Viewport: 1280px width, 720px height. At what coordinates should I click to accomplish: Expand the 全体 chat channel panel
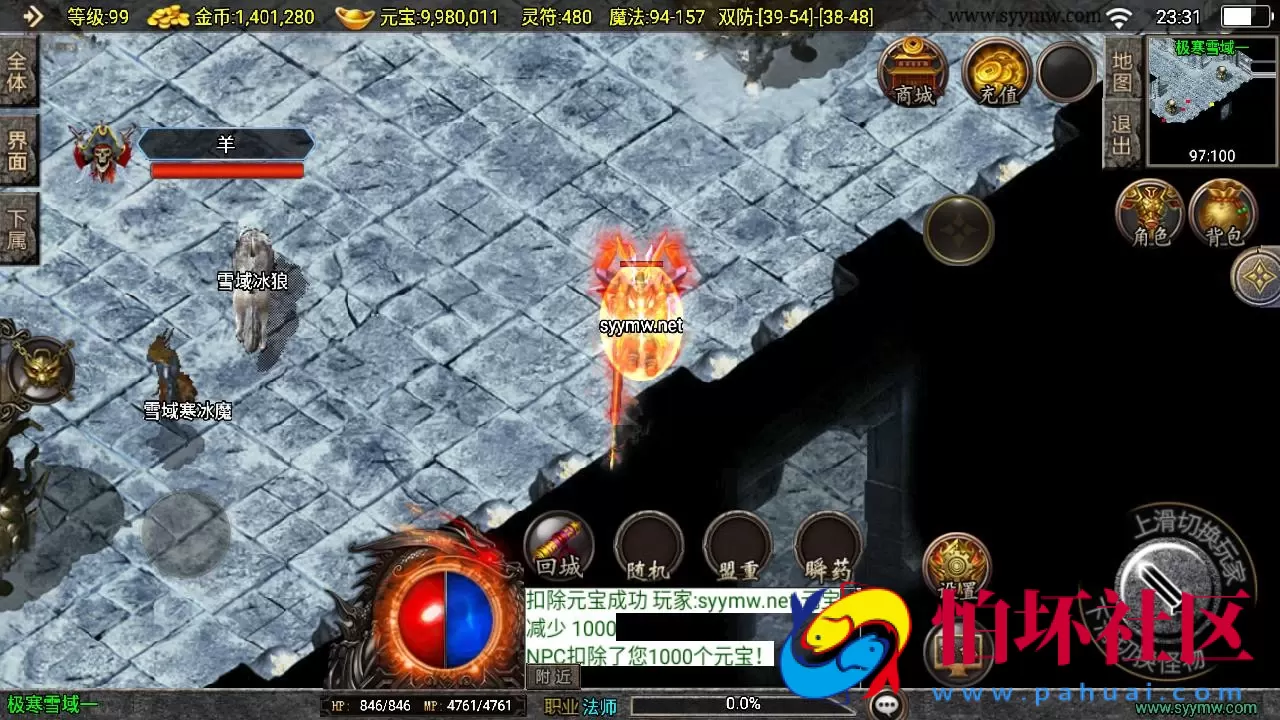pyautogui.click(x=19, y=68)
